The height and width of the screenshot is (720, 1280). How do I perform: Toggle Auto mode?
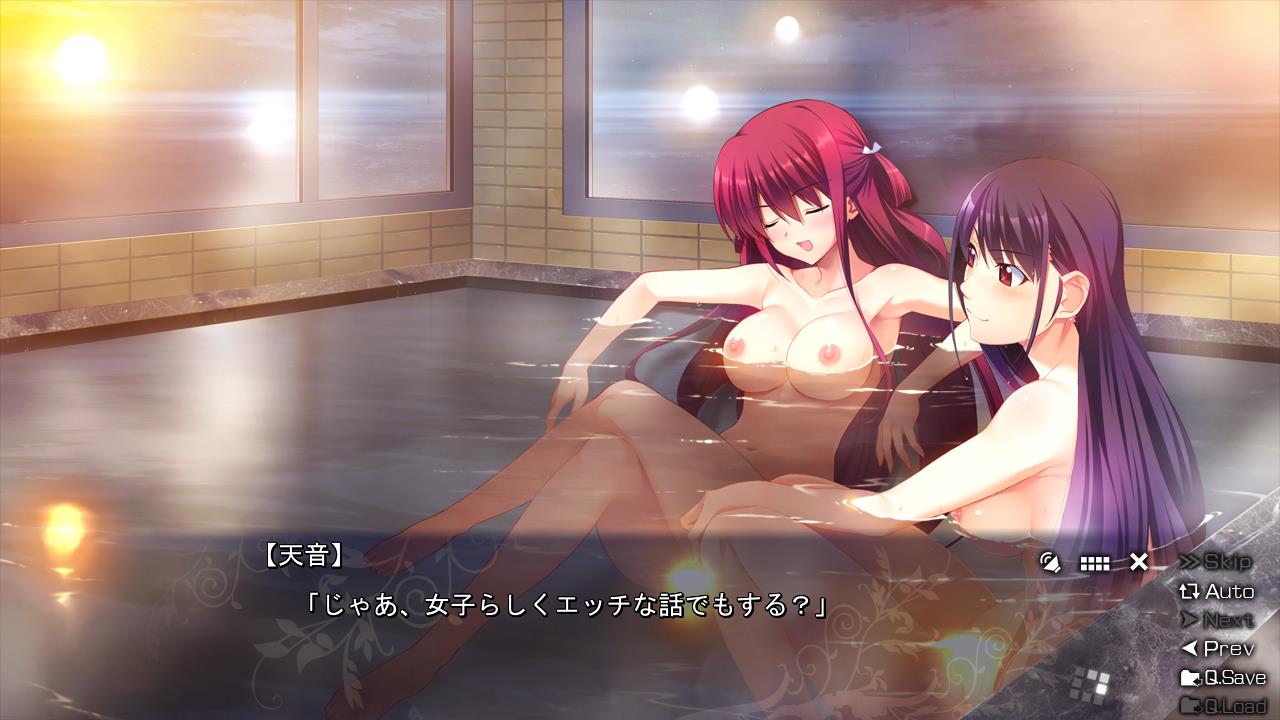pyautogui.click(x=1217, y=591)
